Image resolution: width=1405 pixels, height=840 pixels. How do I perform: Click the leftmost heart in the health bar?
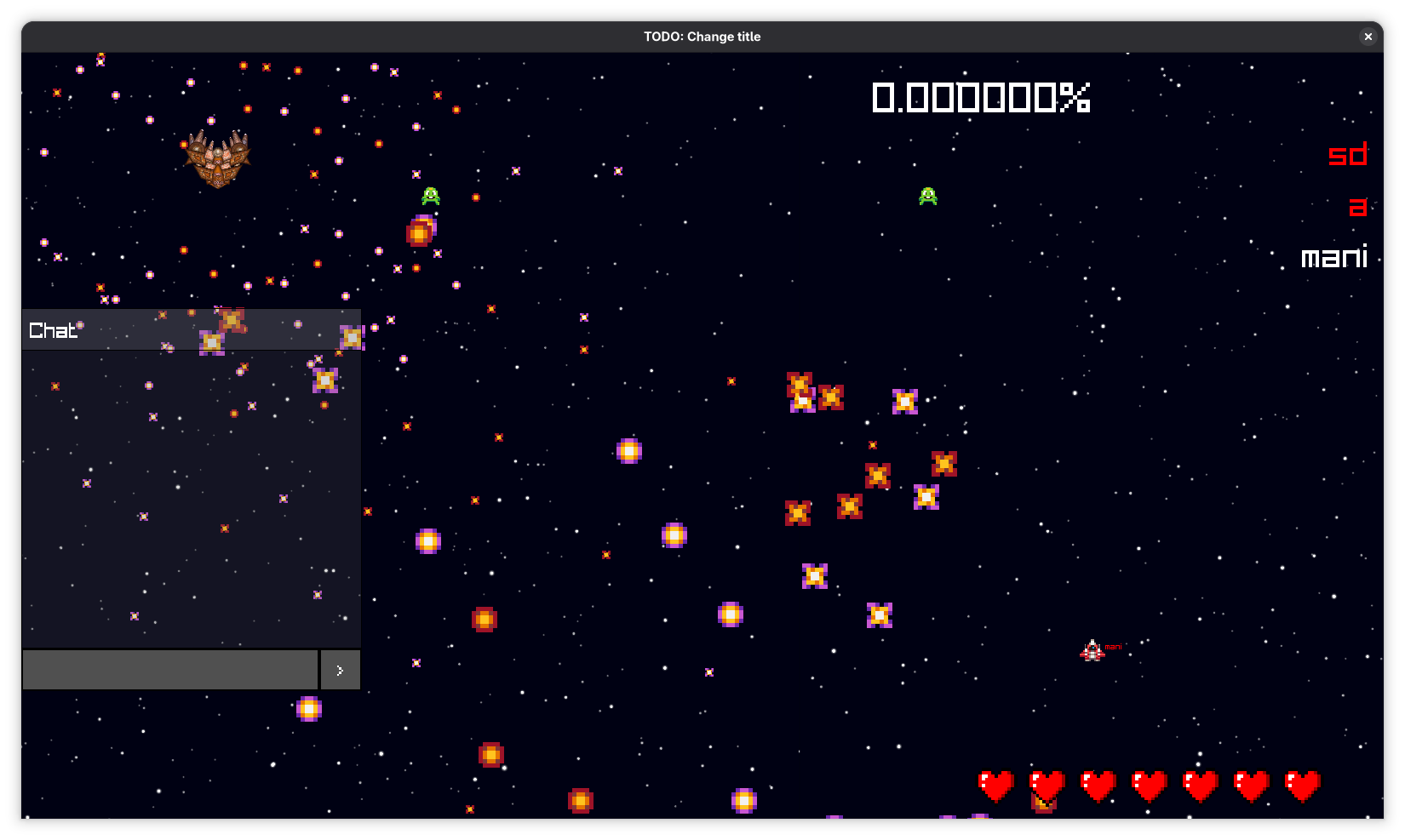click(996, 785)
